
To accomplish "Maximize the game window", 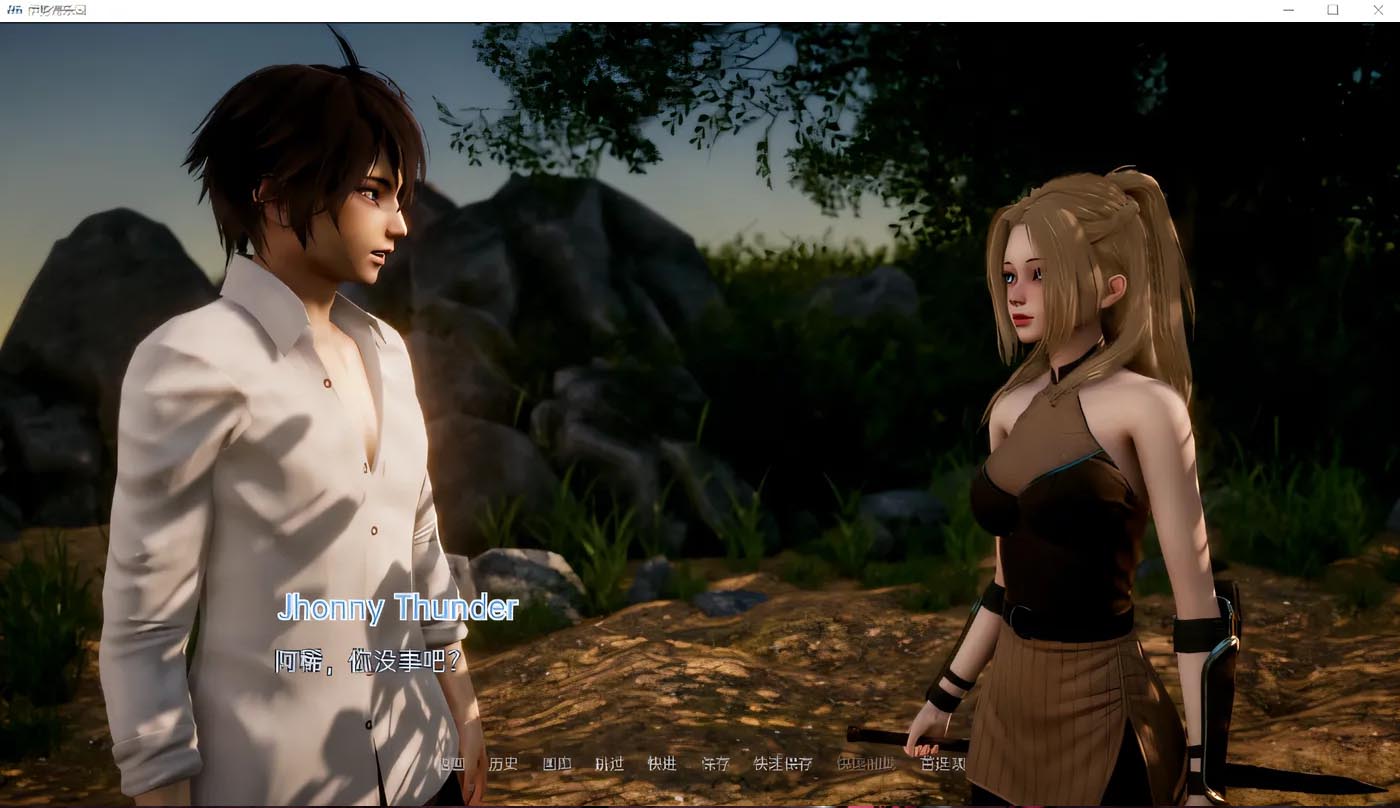I will (1332, 10).
